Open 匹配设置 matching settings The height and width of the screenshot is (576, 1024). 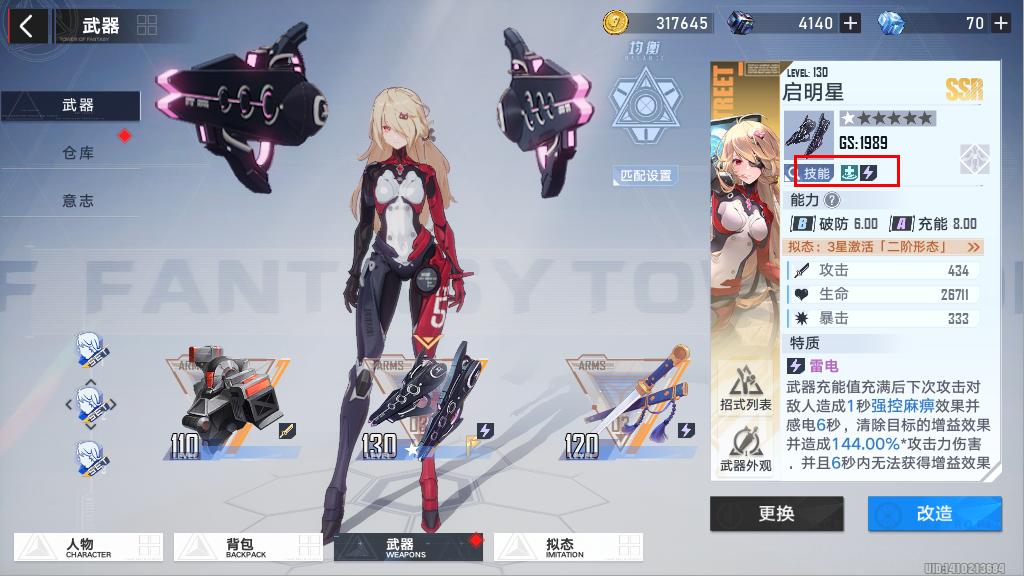pos(645,176)
